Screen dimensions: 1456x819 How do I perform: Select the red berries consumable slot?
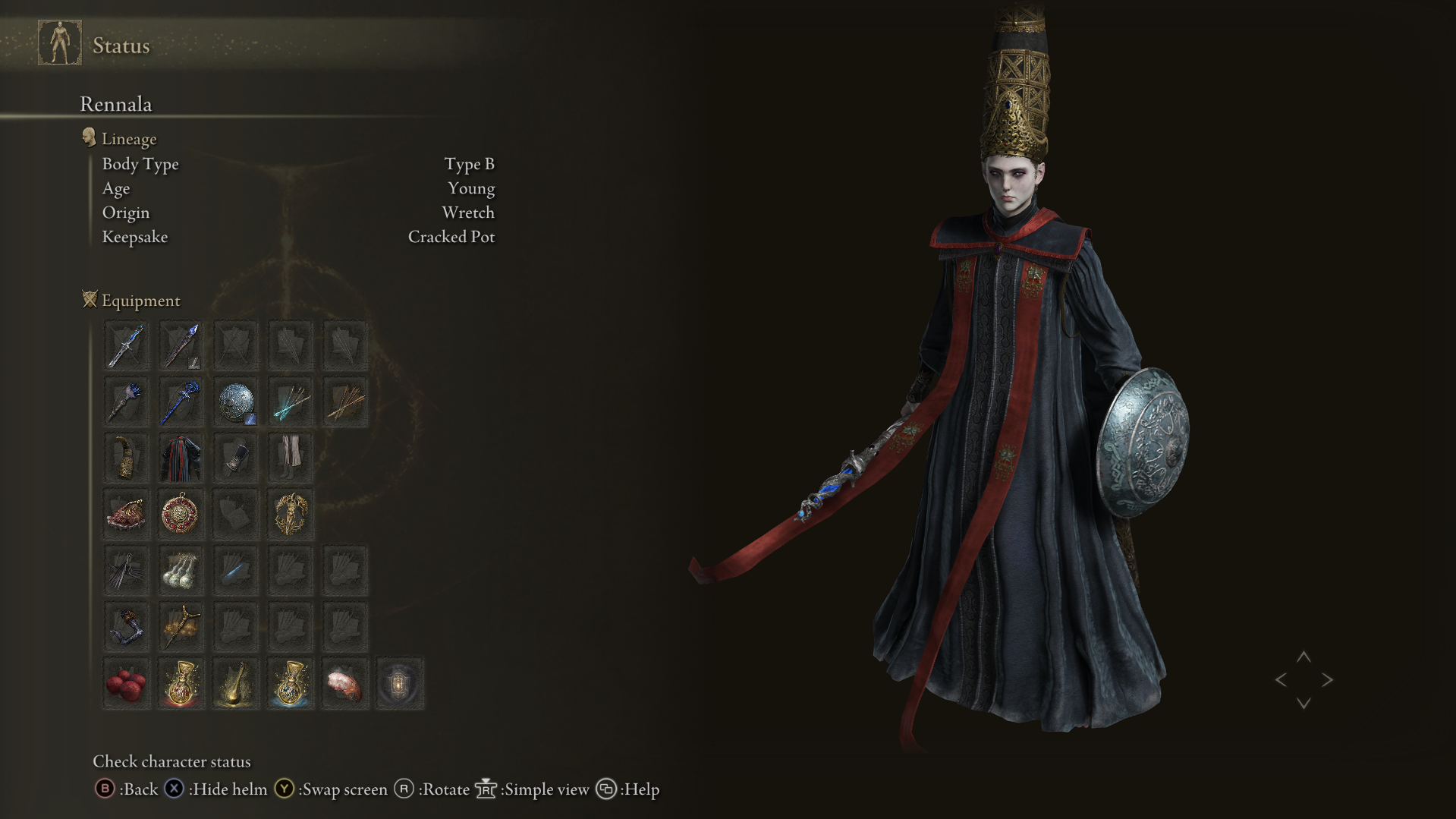pyautogui.click(x=126, y=684)
